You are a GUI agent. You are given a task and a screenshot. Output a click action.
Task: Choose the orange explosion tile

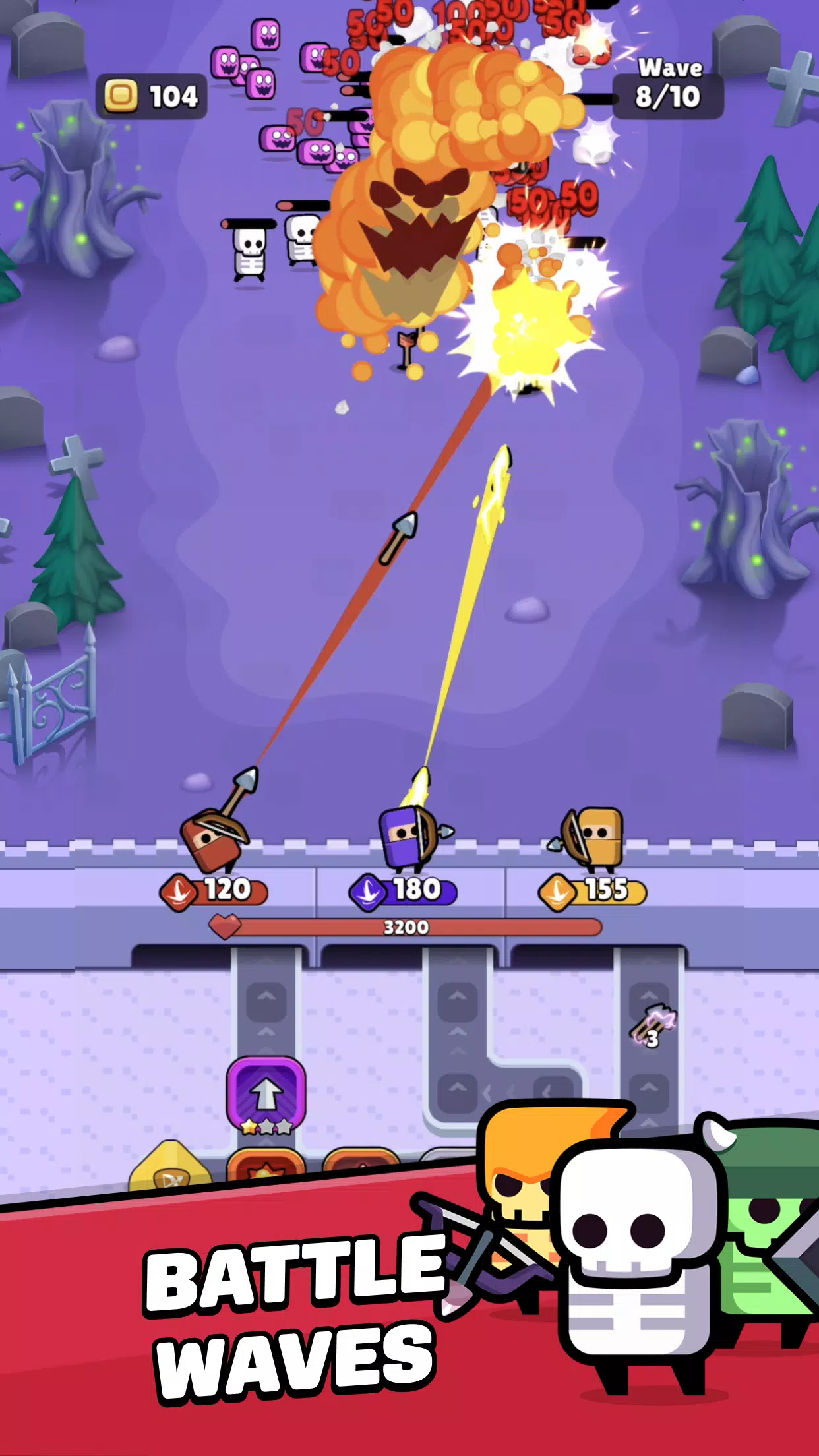(x=265, y=1168)
